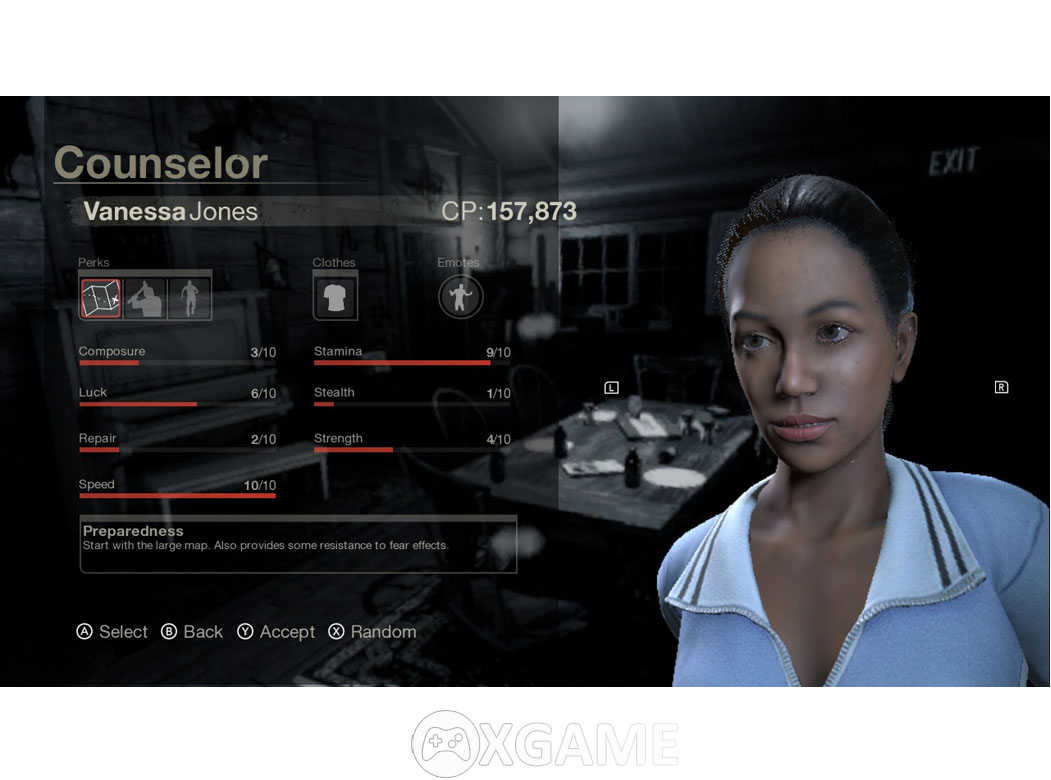Choose Random counselor option
The height and width of the screenshot is (780, 1051).
click(x=372, y=632)
